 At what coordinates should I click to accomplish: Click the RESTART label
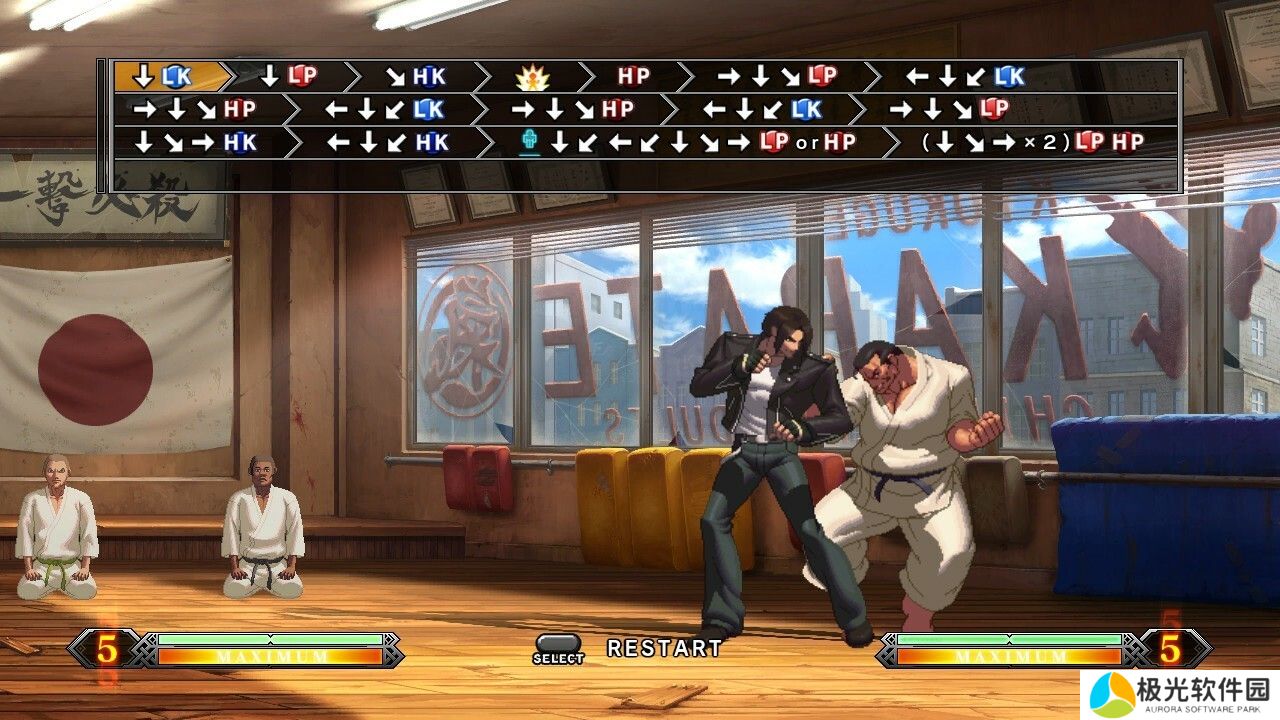click(664, 648)
